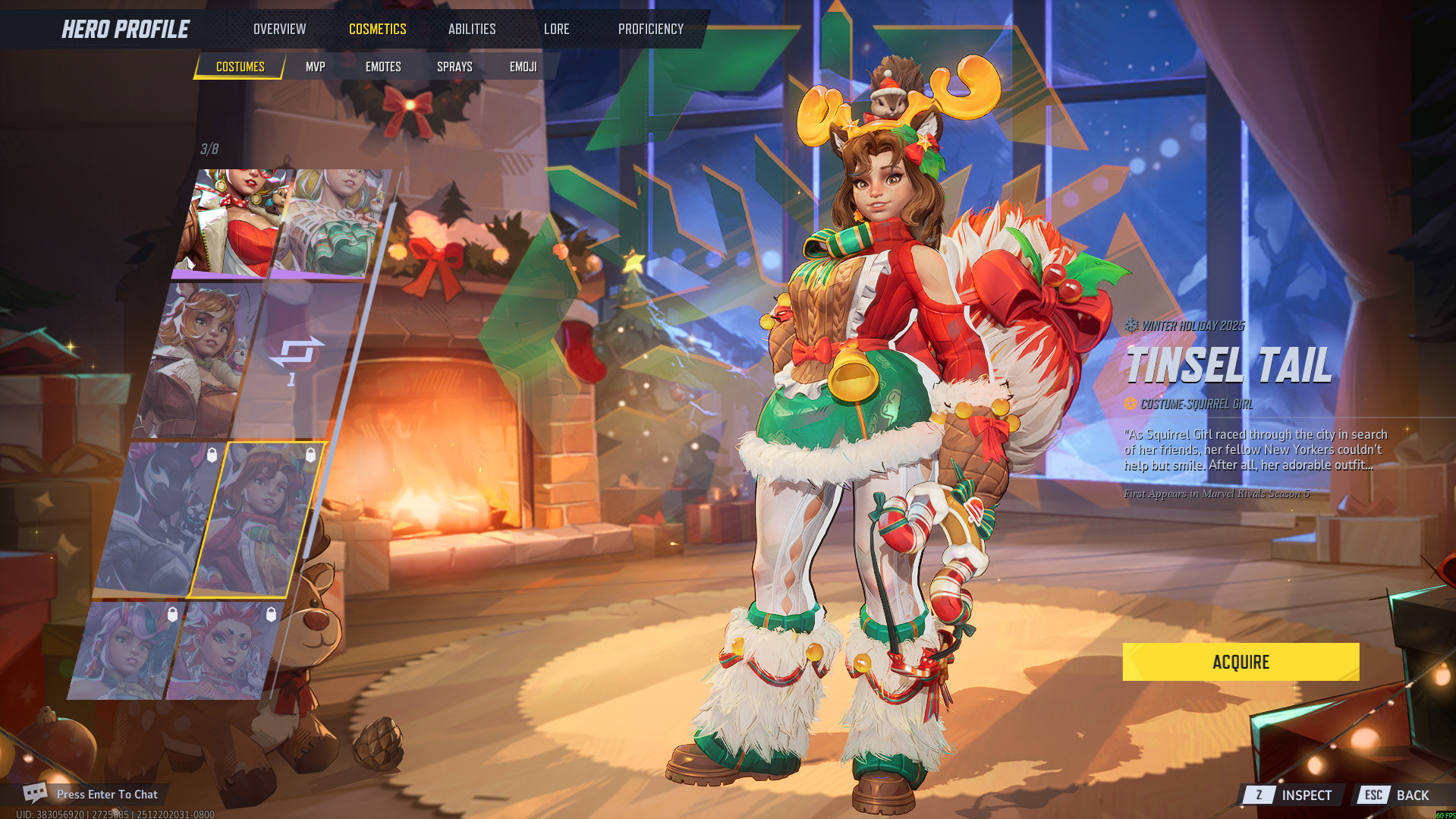Go back with the Back button
Viewport: 1456px width, 819px height.
[1400, 795]
